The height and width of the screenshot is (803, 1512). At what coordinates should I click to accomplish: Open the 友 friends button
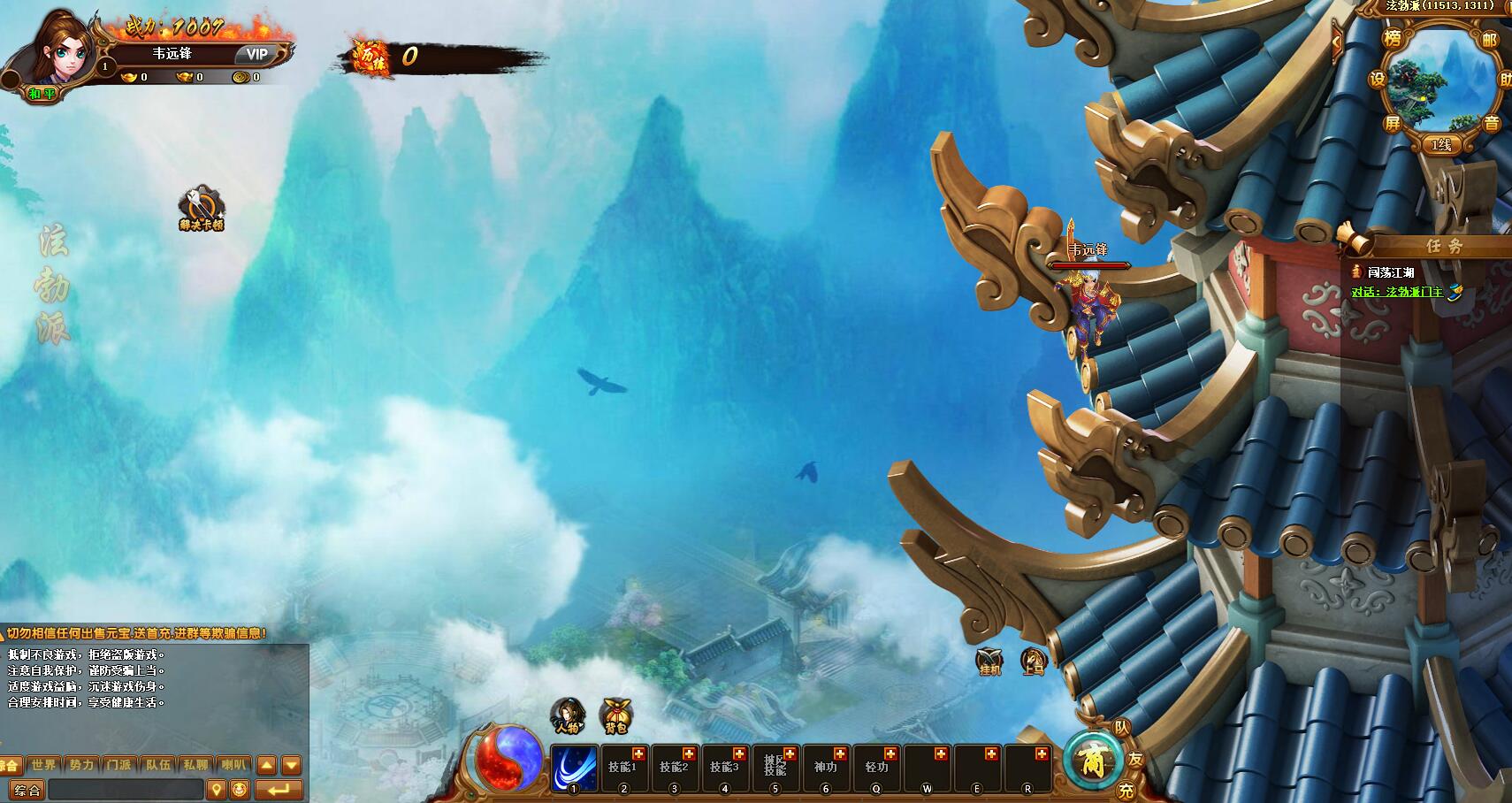point(1135,760)
